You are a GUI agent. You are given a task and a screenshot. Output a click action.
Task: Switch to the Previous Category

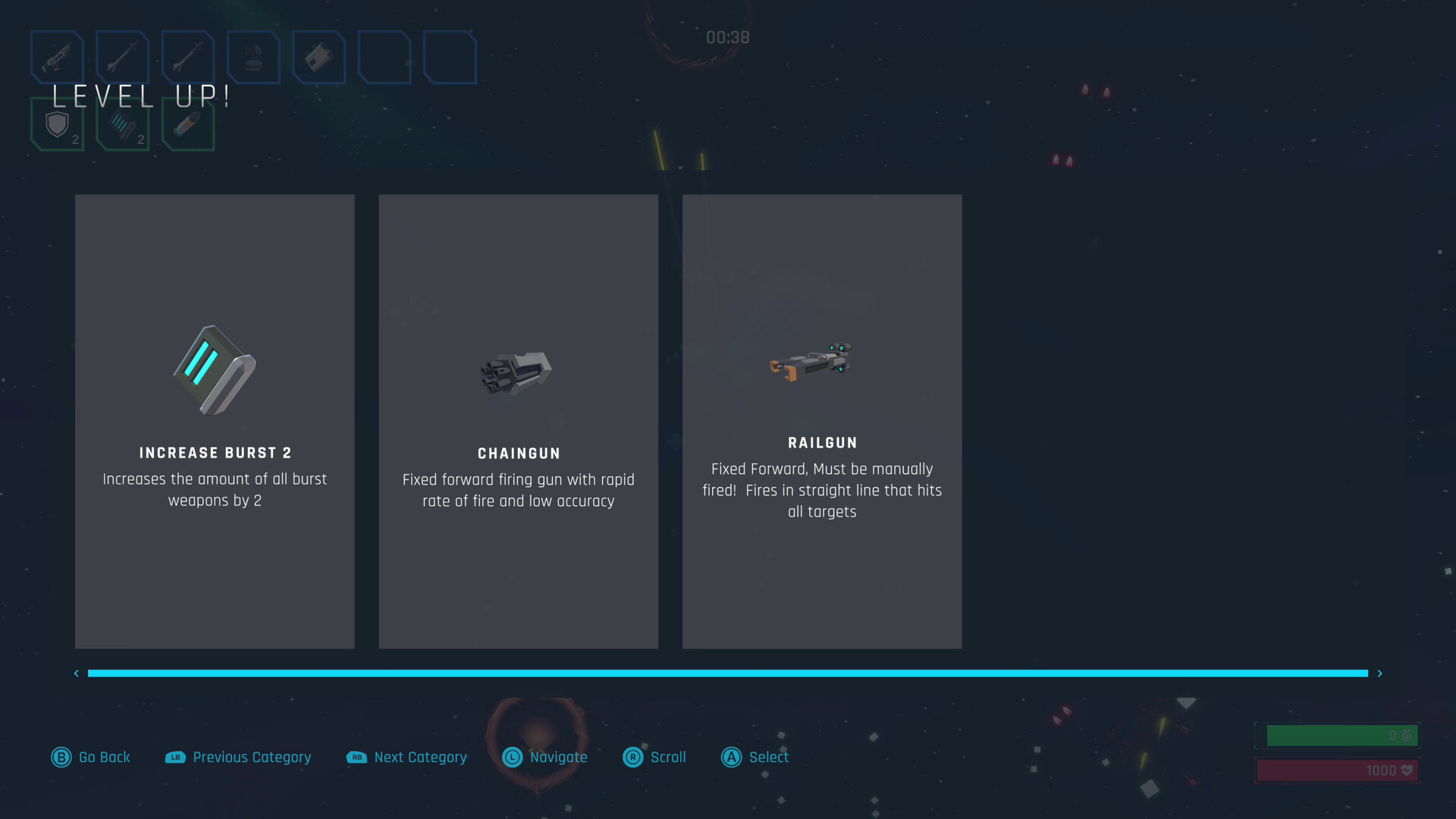[x=237, y=757]
